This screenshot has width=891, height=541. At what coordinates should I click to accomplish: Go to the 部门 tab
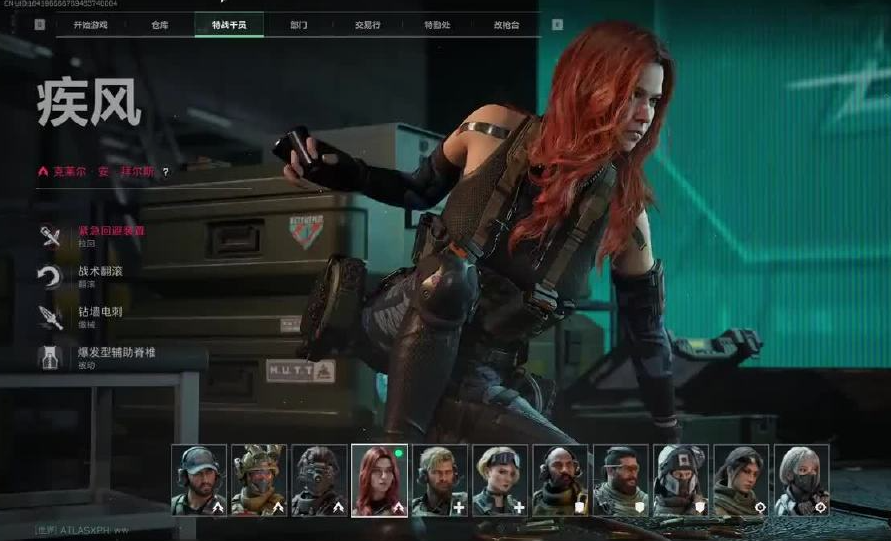[298, 24]
